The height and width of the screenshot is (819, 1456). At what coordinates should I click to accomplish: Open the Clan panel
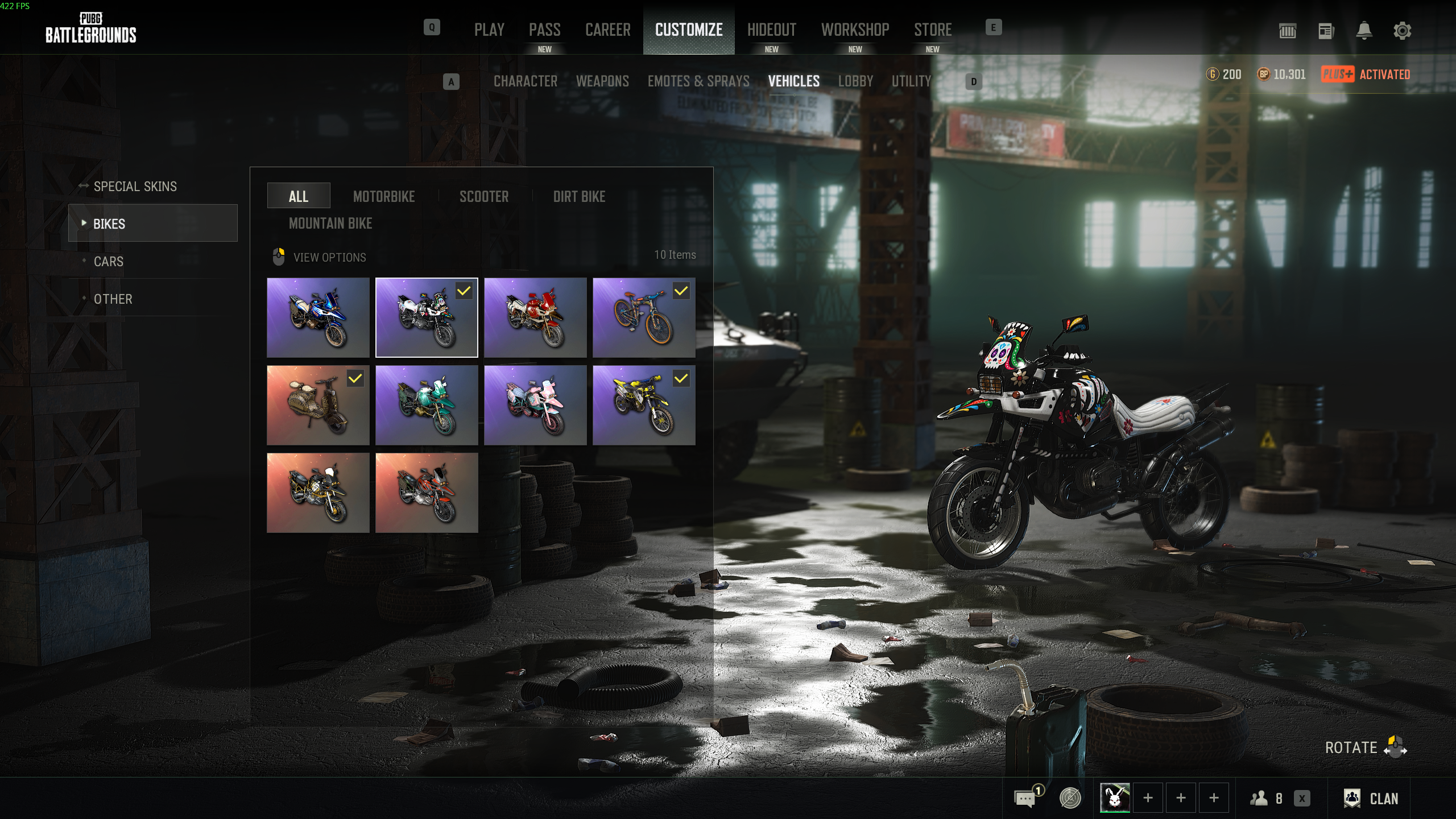point(1371,799)
